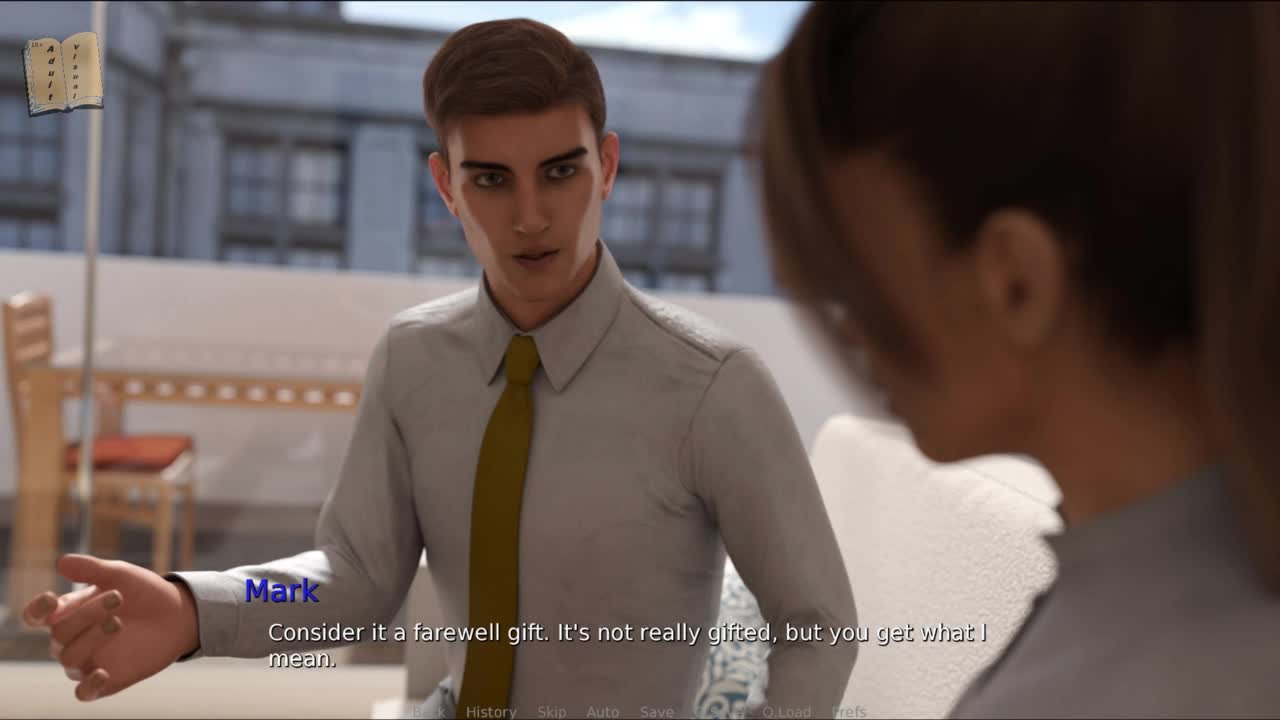The image size is (1280, 720).
Task: Quick save with the Q.Save button
Action: (718, 712)
